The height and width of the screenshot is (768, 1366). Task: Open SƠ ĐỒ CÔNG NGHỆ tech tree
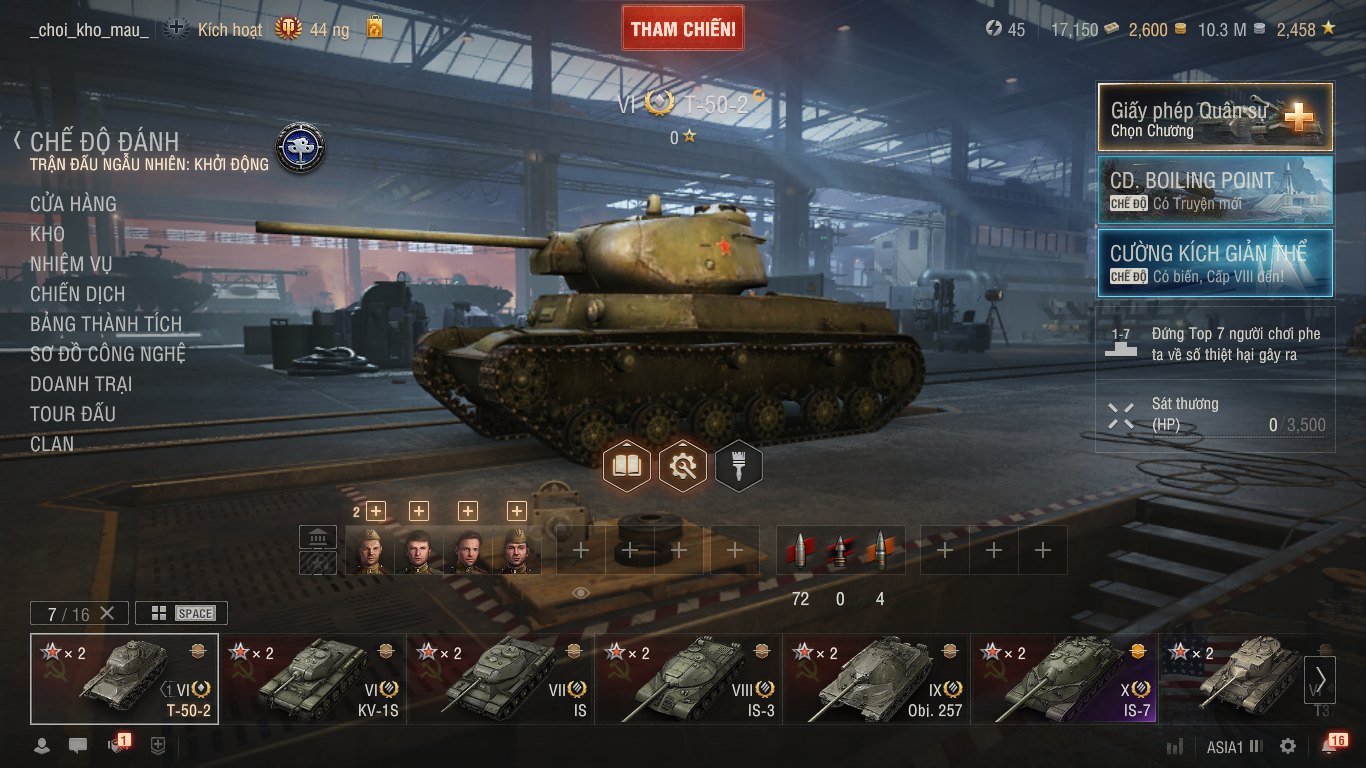[108, 354]
